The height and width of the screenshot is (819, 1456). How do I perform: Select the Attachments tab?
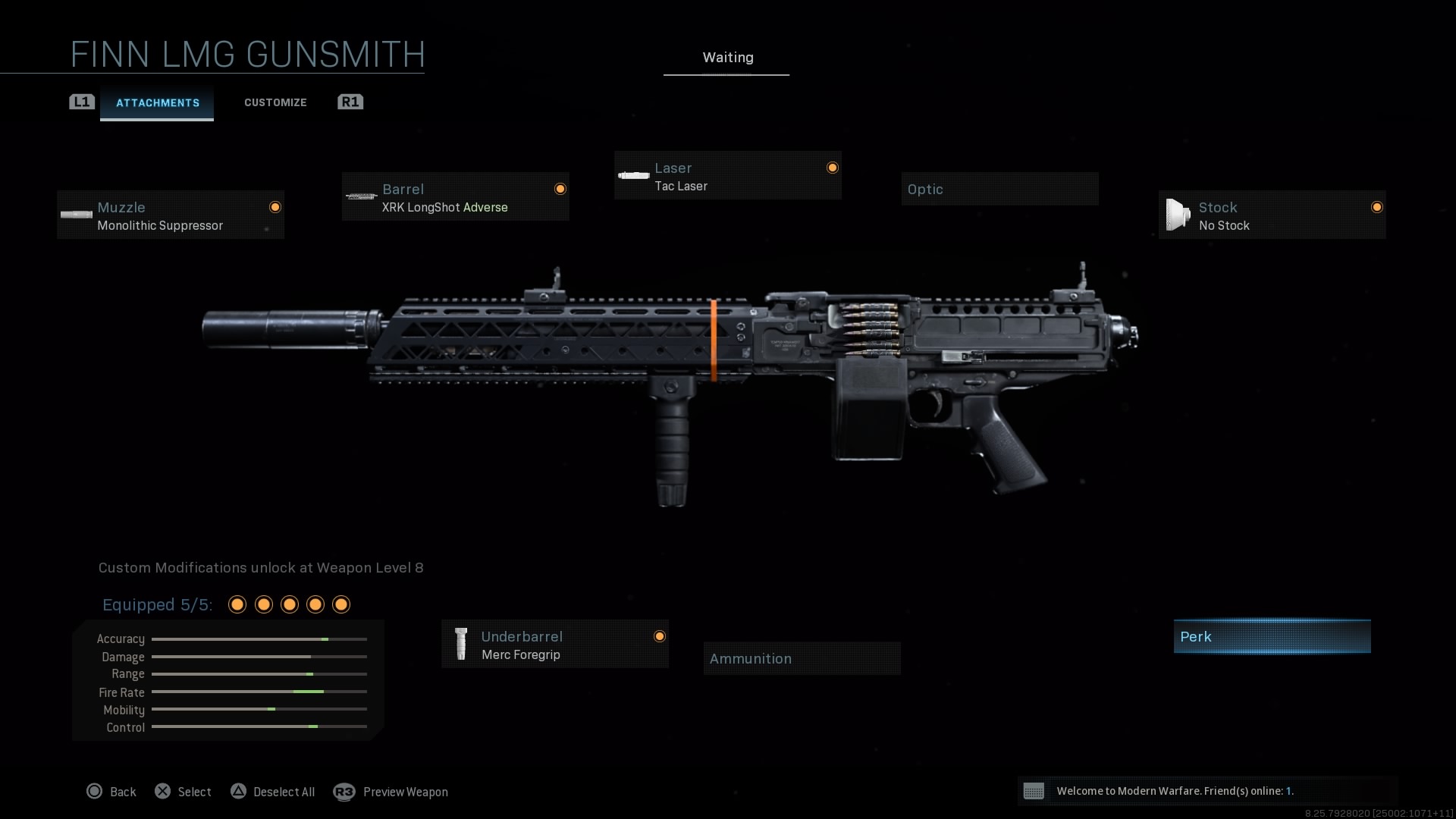pyautogui.click(x=157, y=102)
